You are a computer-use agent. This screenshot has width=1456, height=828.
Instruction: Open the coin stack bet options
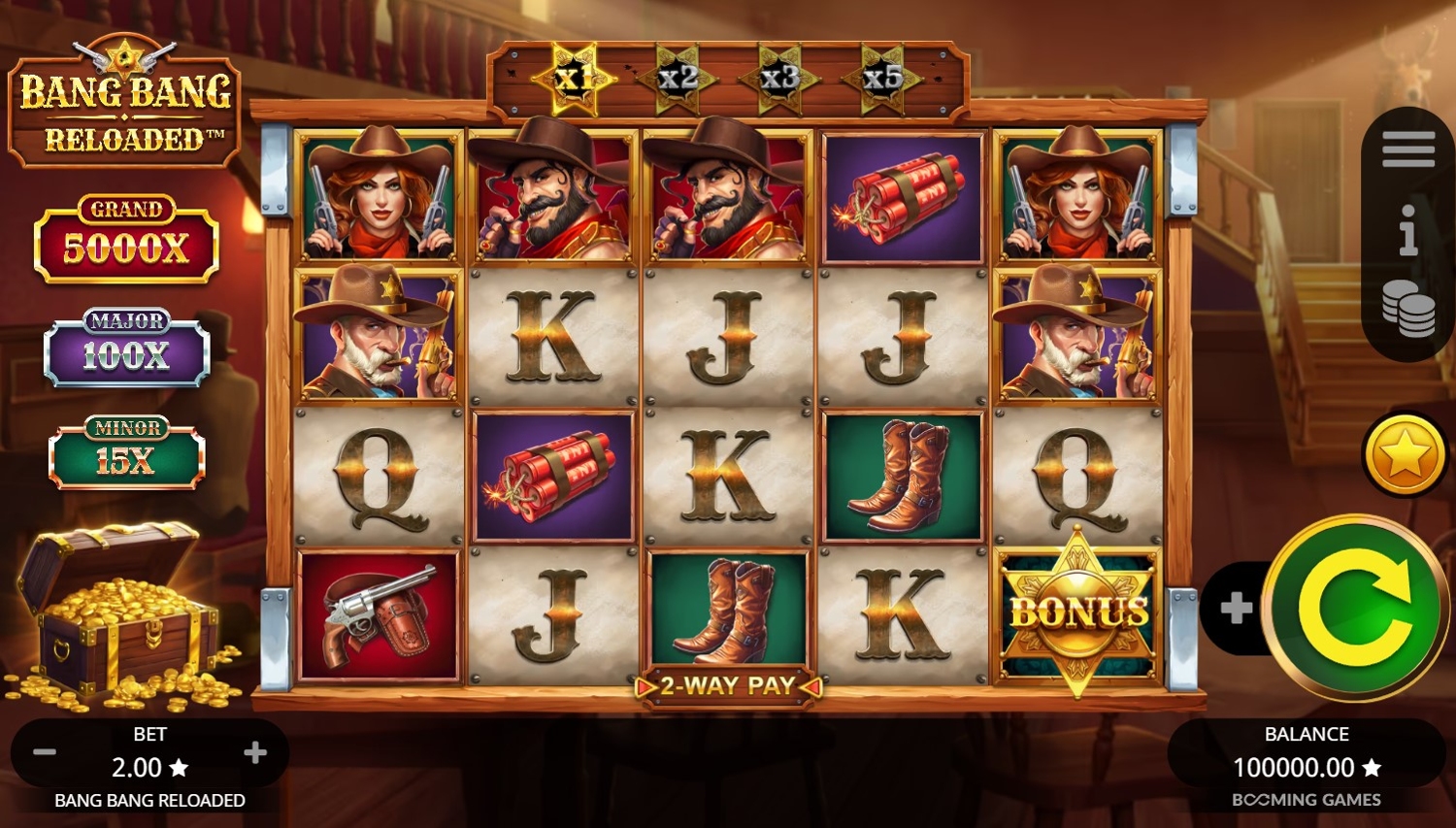coord(1407,309)
